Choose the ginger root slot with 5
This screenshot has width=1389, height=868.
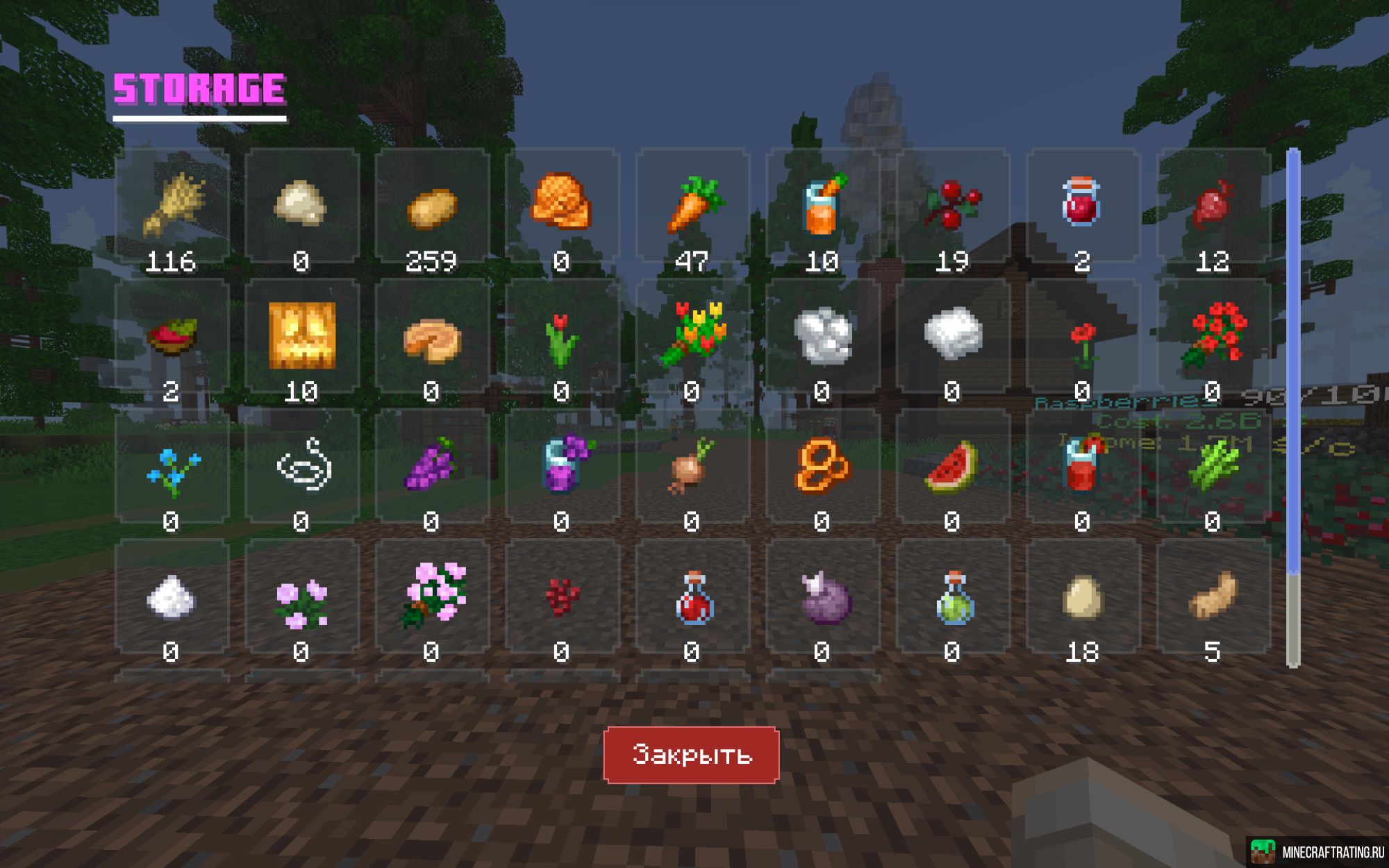1213,596
